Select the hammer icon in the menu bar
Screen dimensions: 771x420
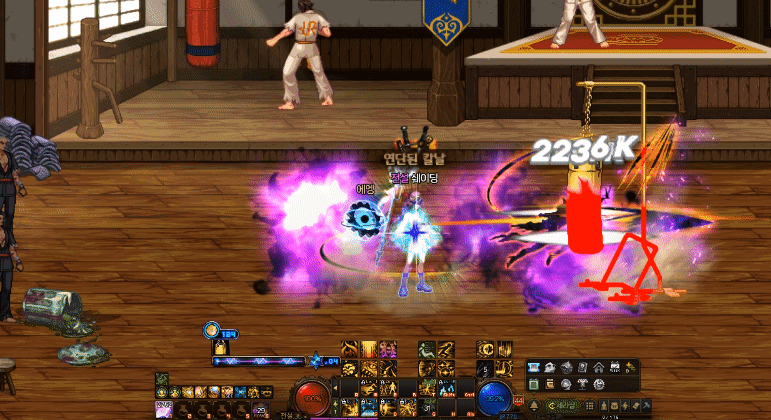point(645,405)
